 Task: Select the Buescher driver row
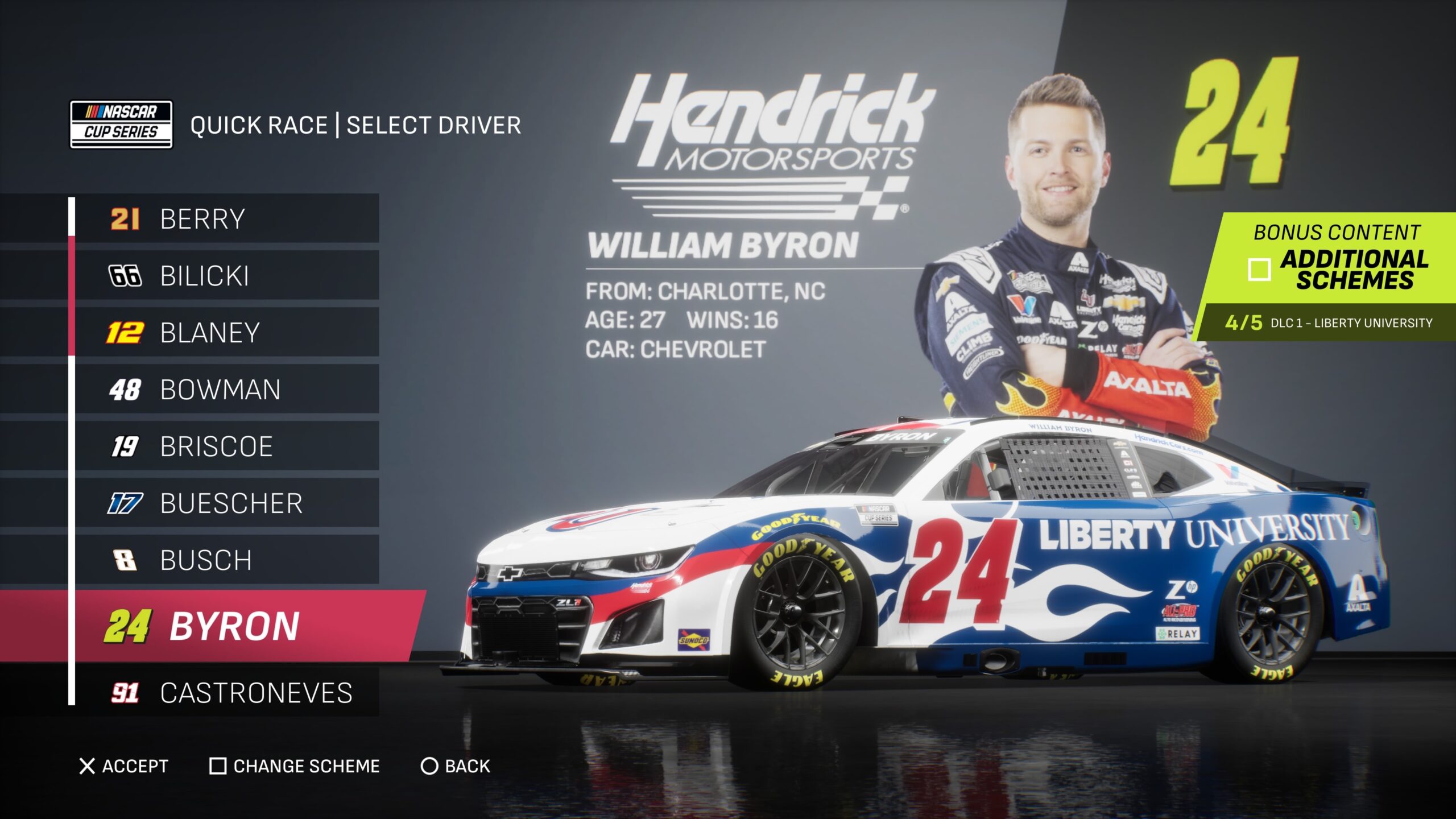coord(227,503)
